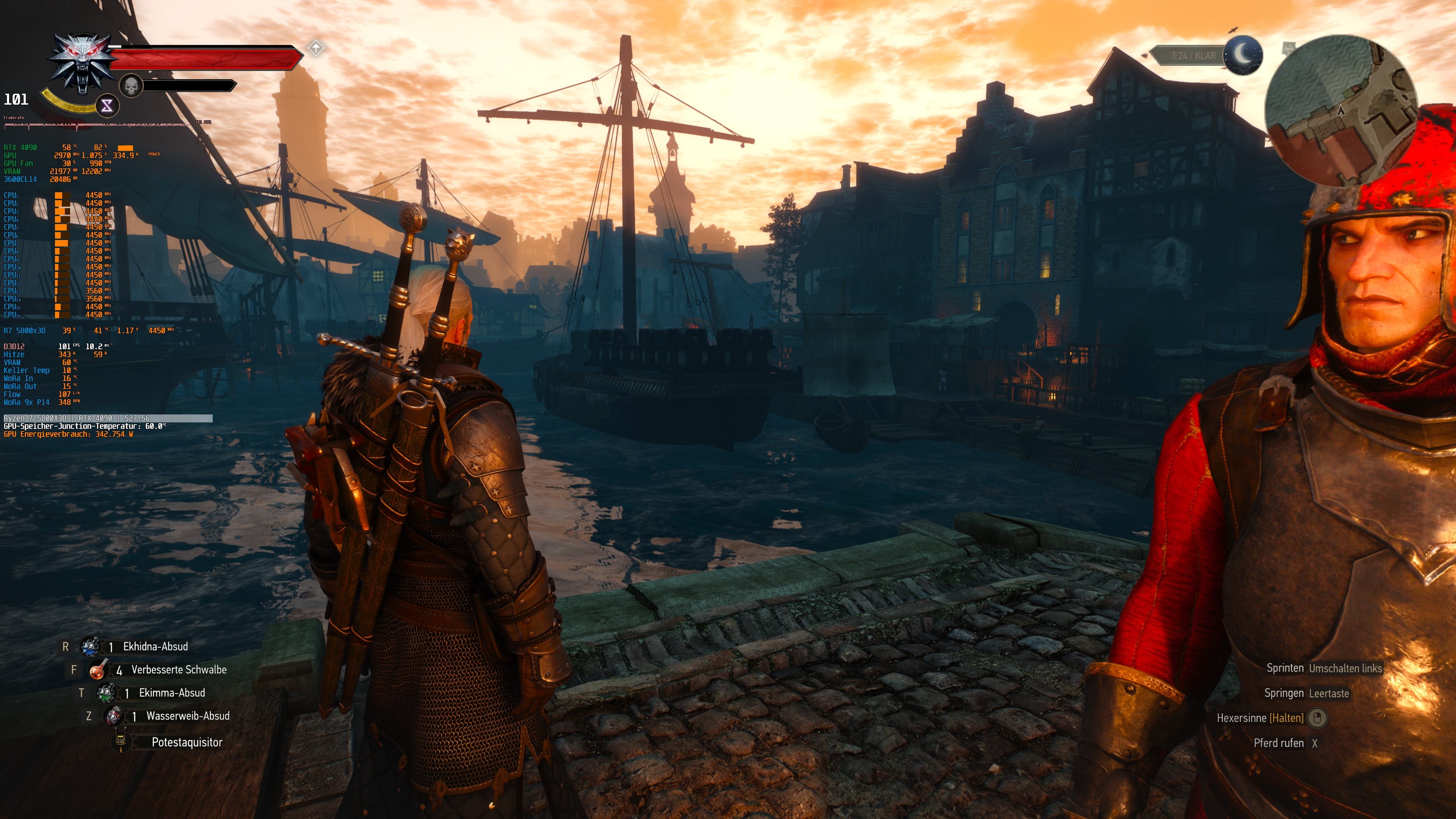Drink the Verbesserte Schwalbe potion
The width and height of the screenshot is (1456, 819).
click(x=98, y=670)
